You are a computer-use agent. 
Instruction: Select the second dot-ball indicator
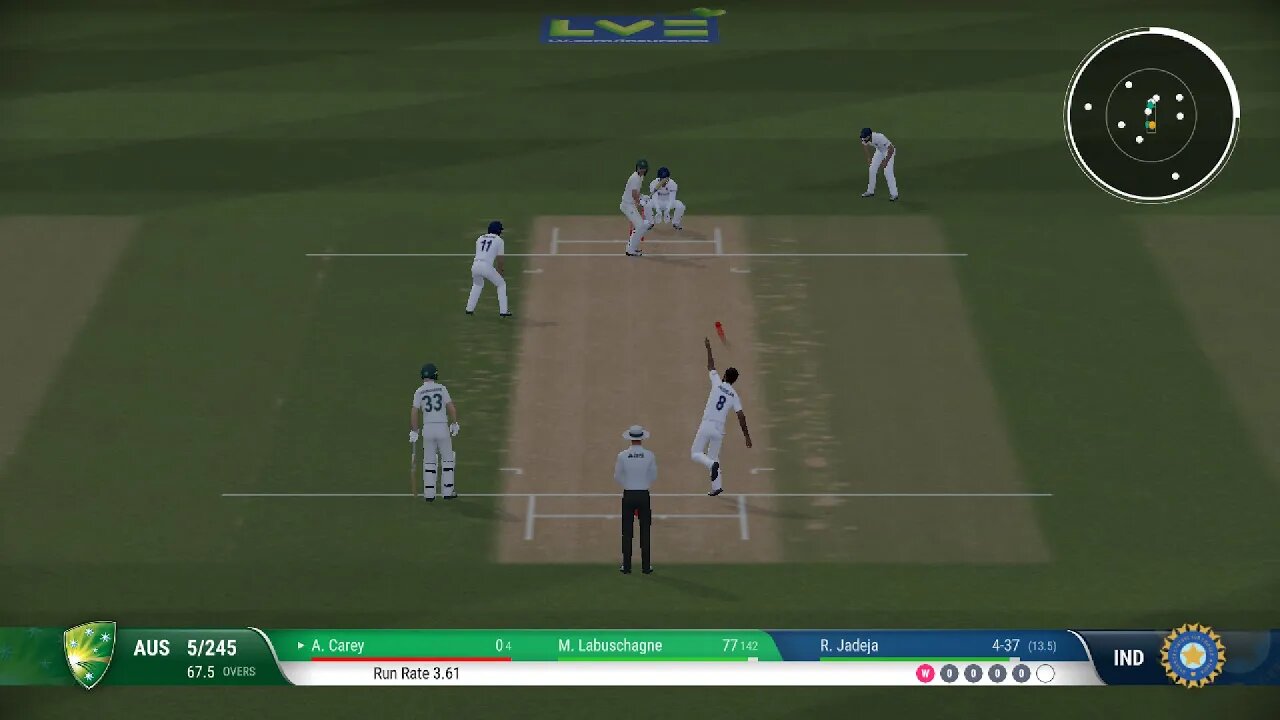[x=973, y=673]
